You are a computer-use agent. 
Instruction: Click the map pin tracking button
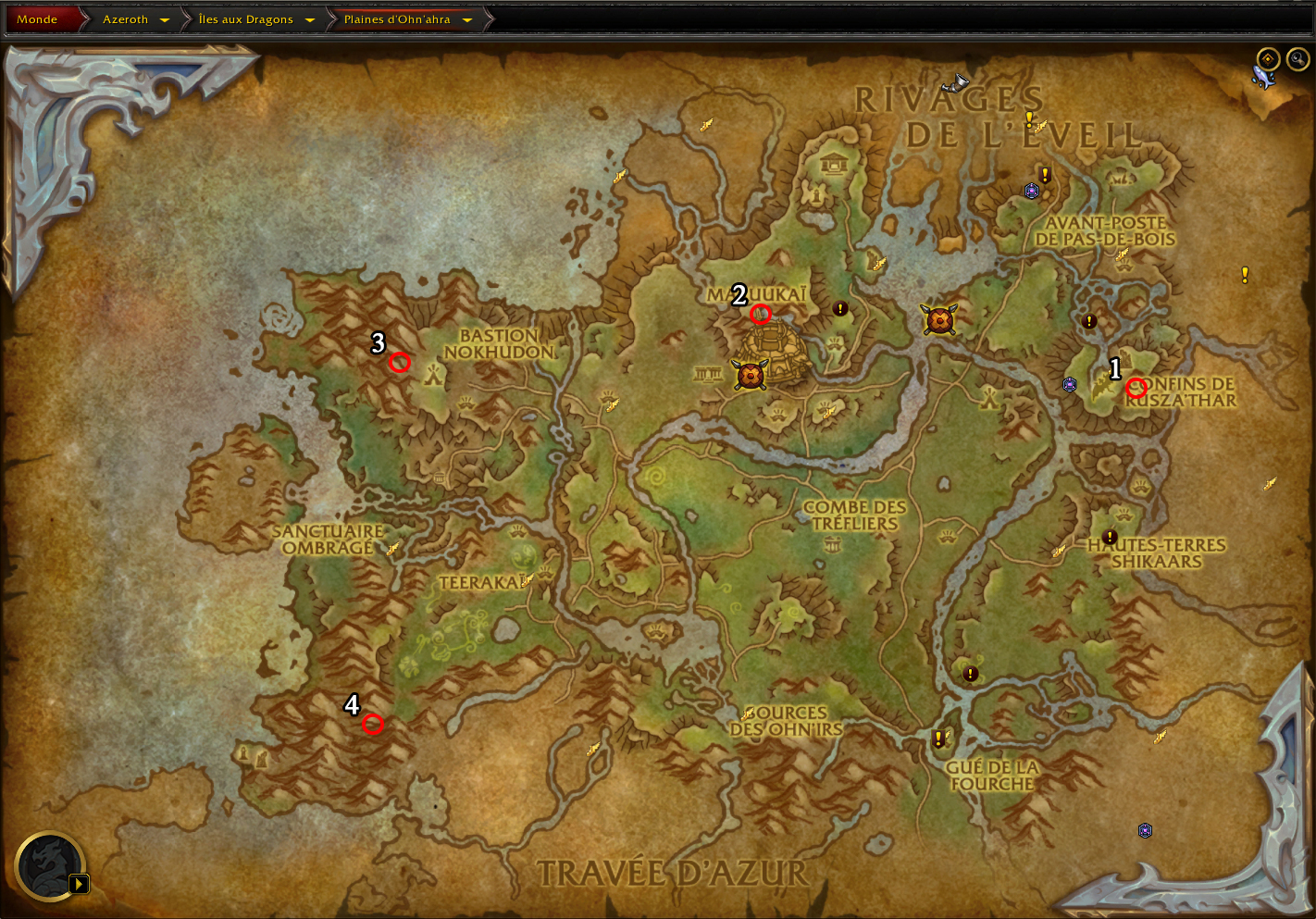pos(1268,59)
